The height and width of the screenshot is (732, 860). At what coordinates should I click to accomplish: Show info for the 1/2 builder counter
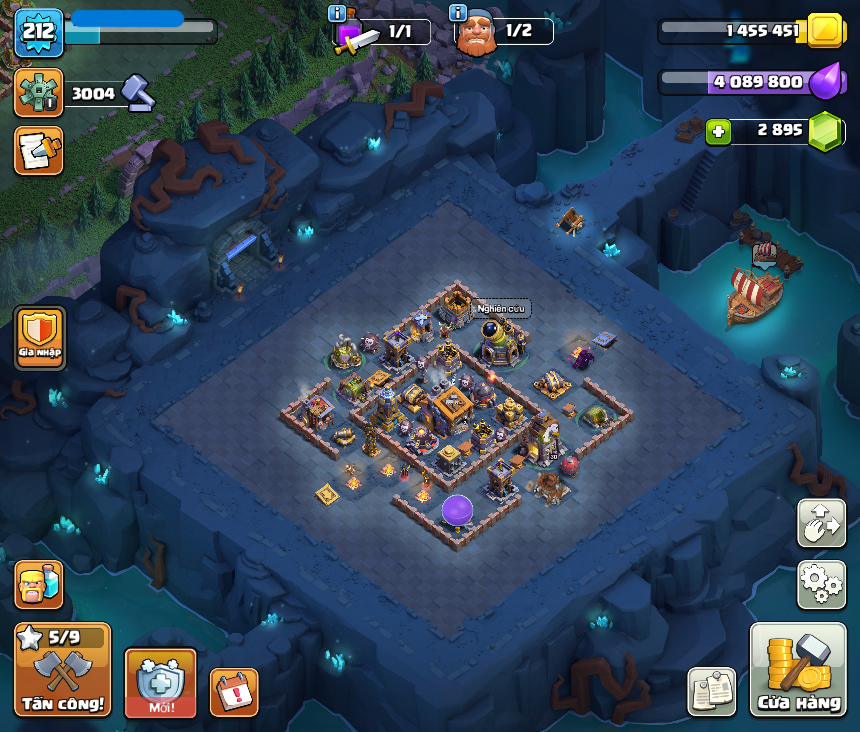tap(458, 13)
